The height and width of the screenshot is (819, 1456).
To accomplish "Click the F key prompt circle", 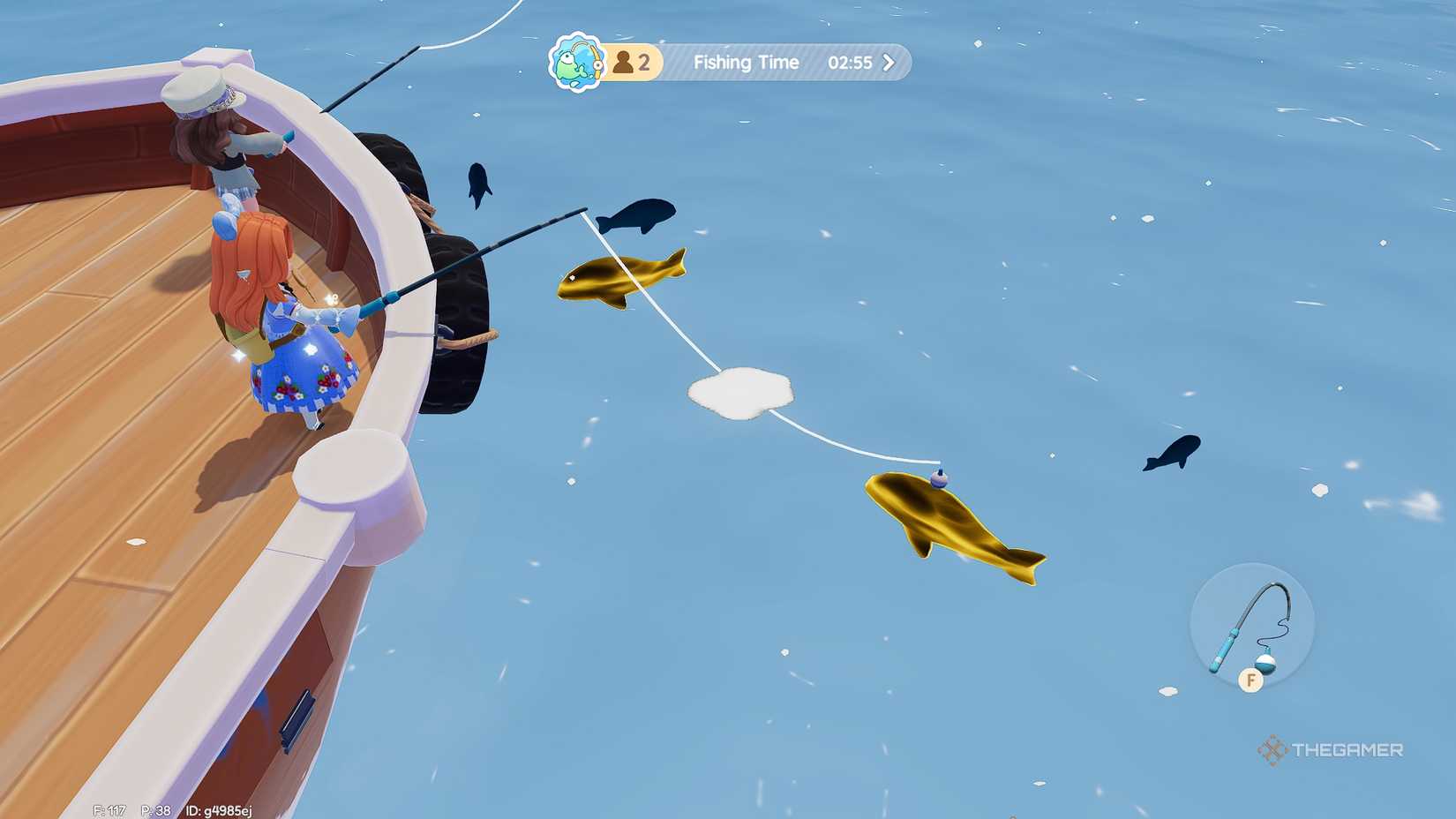I will click(1251, 680).
